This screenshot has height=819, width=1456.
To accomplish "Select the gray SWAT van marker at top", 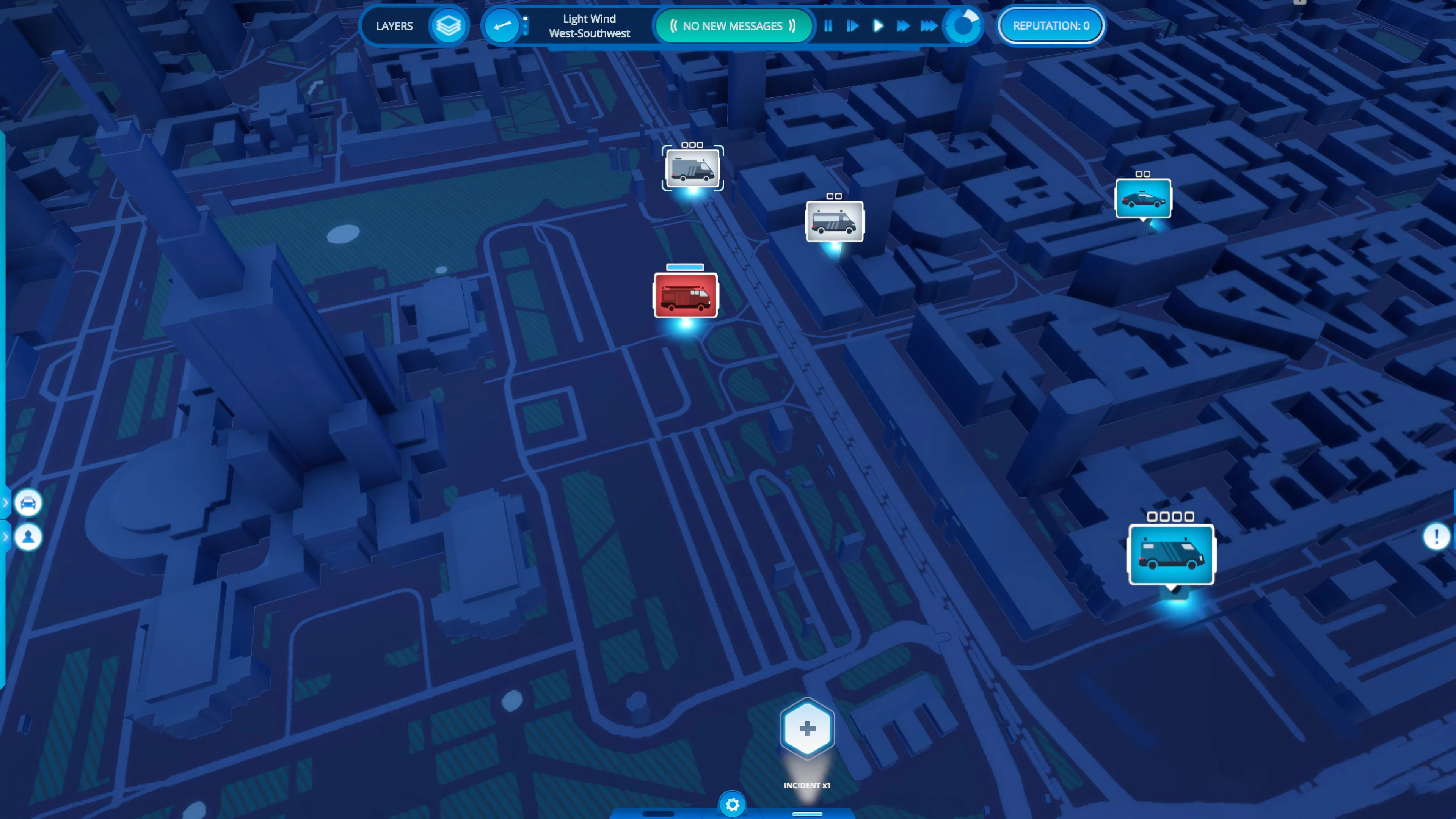I will coord(692,168).
